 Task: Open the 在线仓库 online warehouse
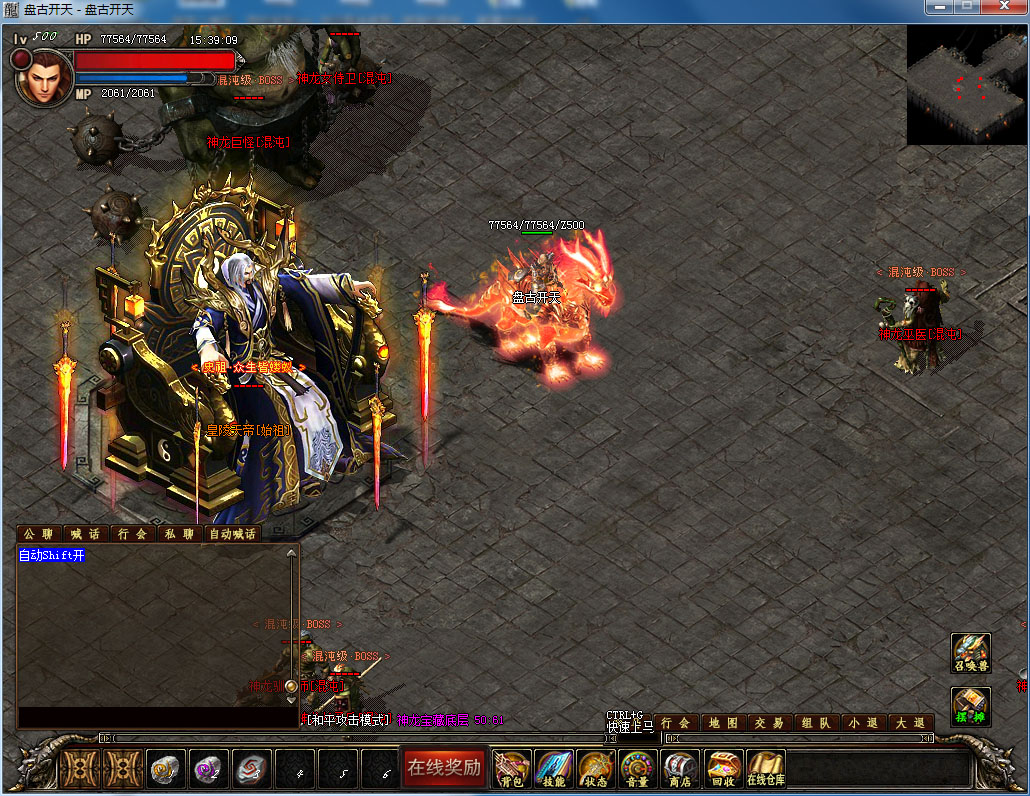765,768
